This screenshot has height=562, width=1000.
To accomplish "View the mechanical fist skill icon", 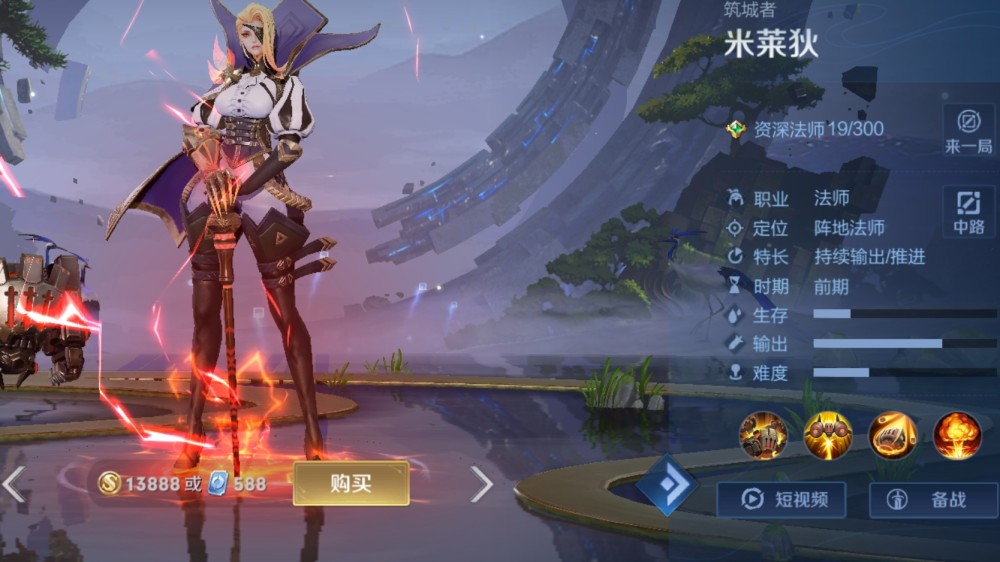I will pyautogui.click(x=893, y=435).
